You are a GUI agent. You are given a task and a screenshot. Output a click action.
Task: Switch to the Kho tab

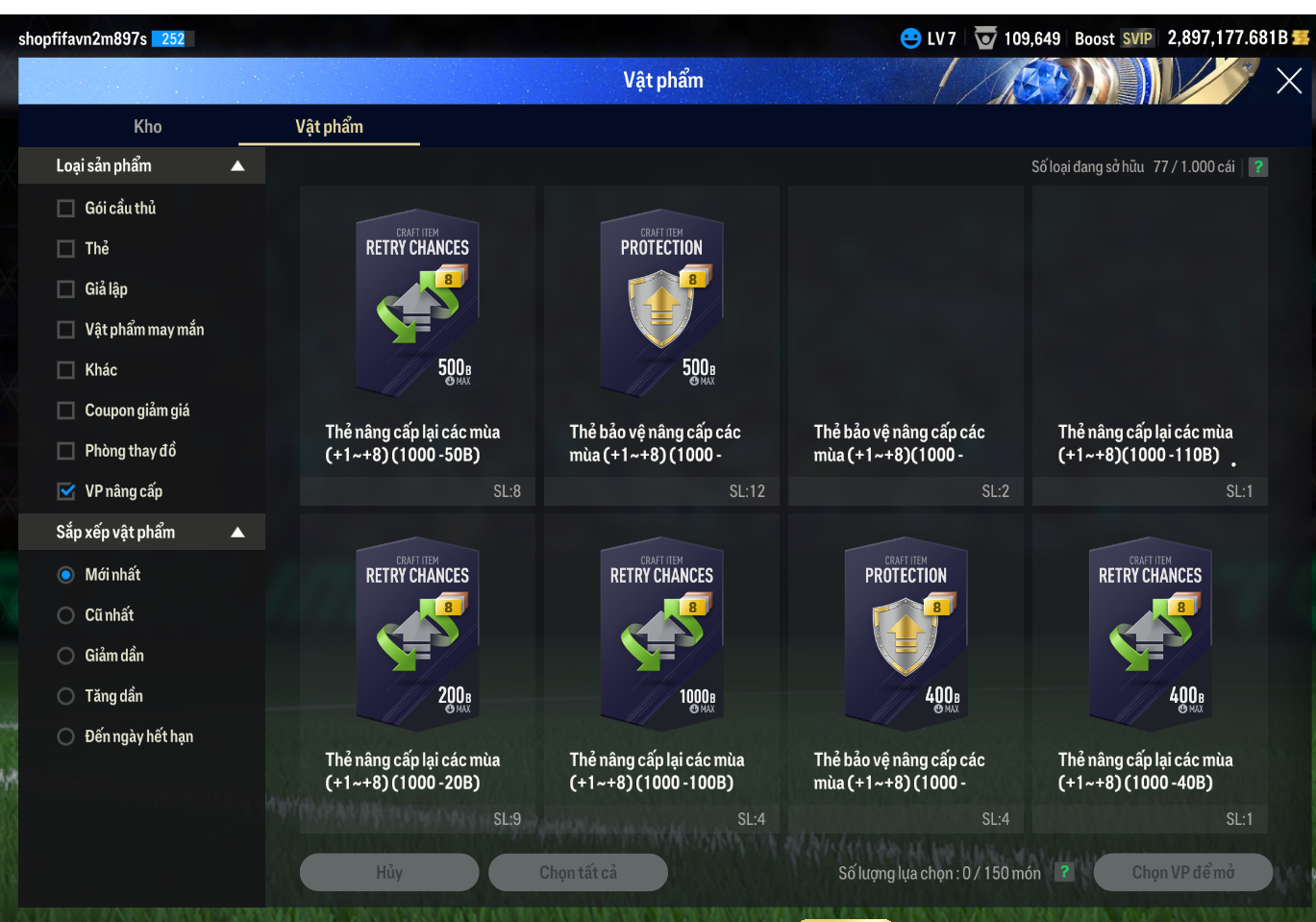tap(147, 127)
